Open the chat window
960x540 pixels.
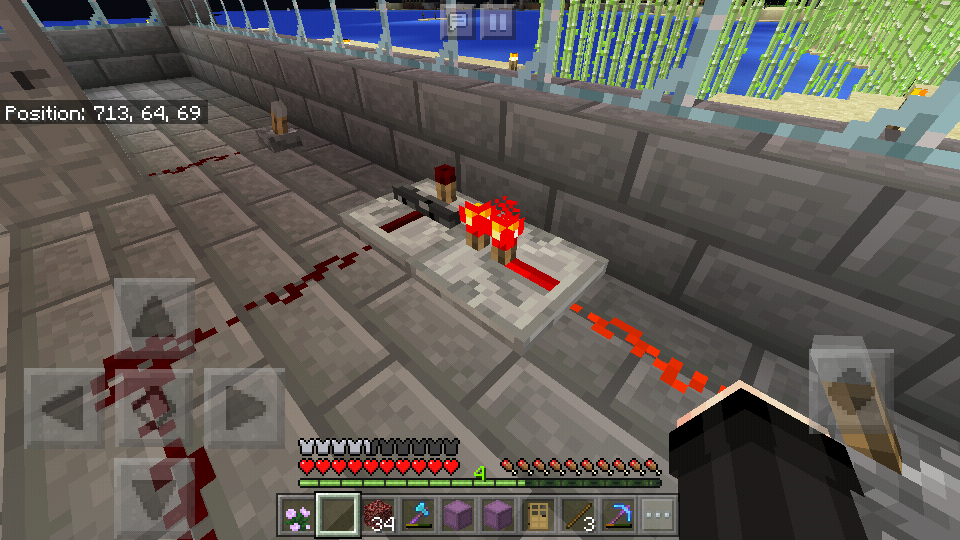click(459, 22)
